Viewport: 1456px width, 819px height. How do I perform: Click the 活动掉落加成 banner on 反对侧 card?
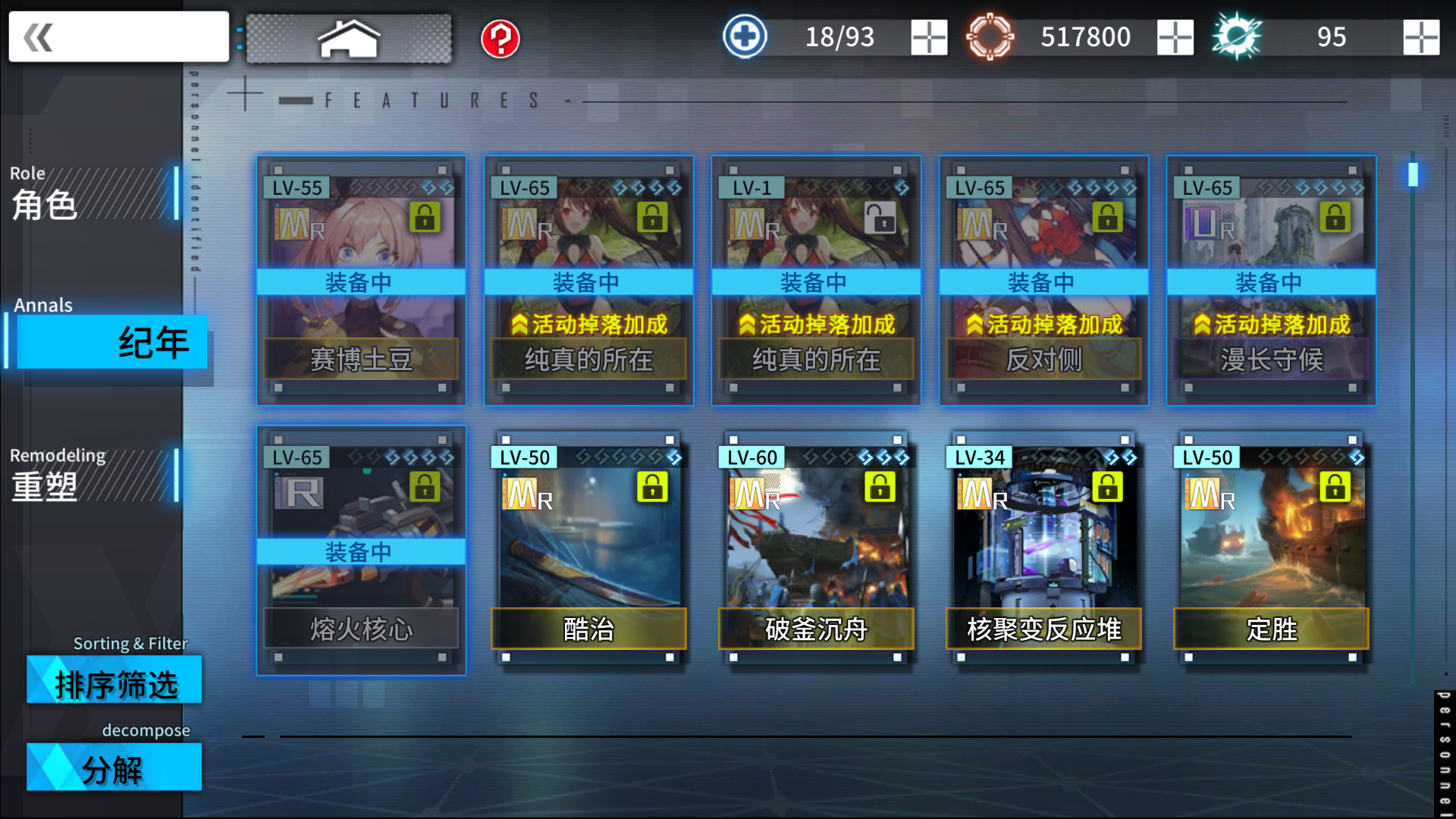pyautogui.click(x=1043, y=324)
